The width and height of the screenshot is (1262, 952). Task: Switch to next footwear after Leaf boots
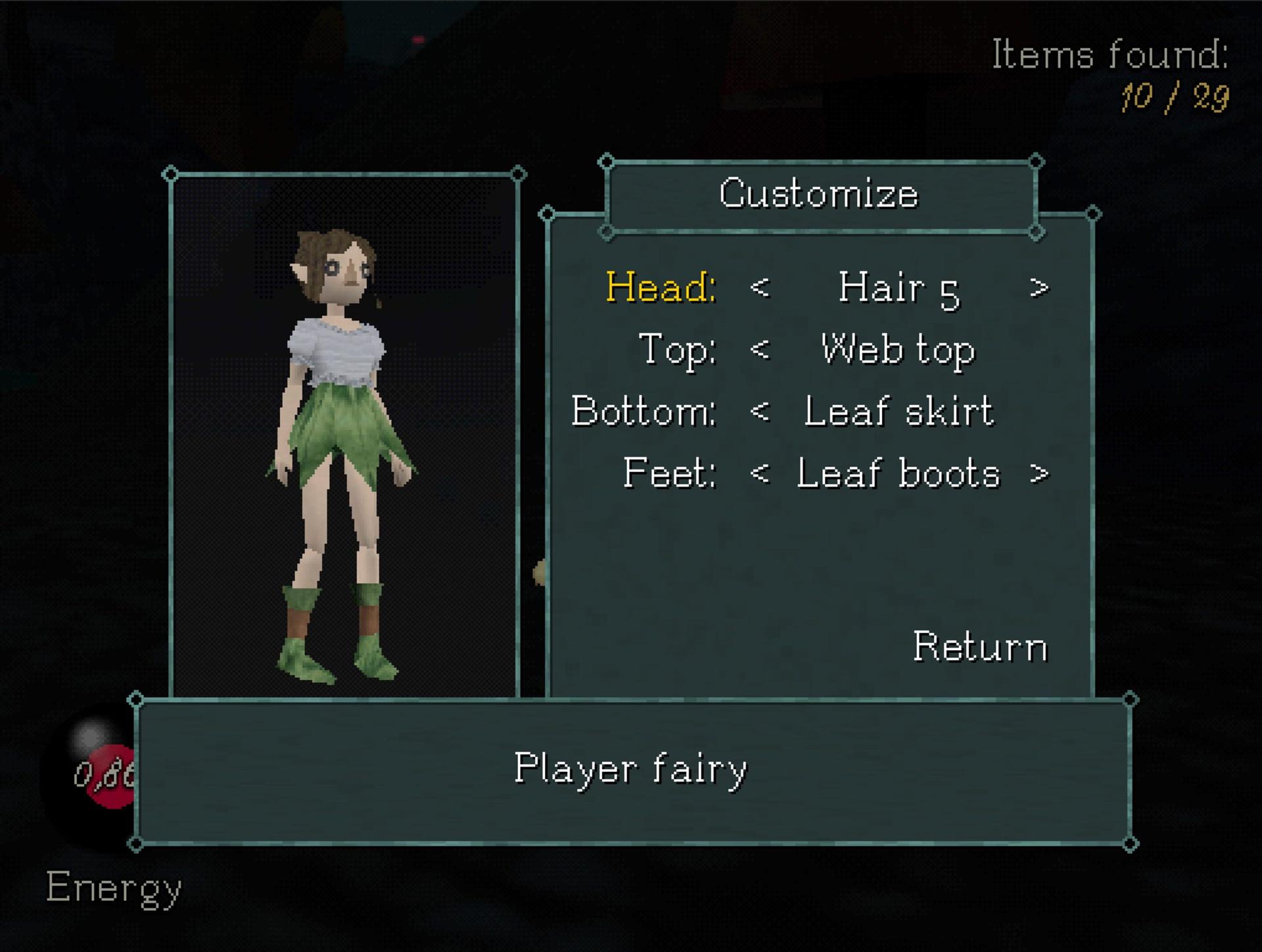(1039, 473)
